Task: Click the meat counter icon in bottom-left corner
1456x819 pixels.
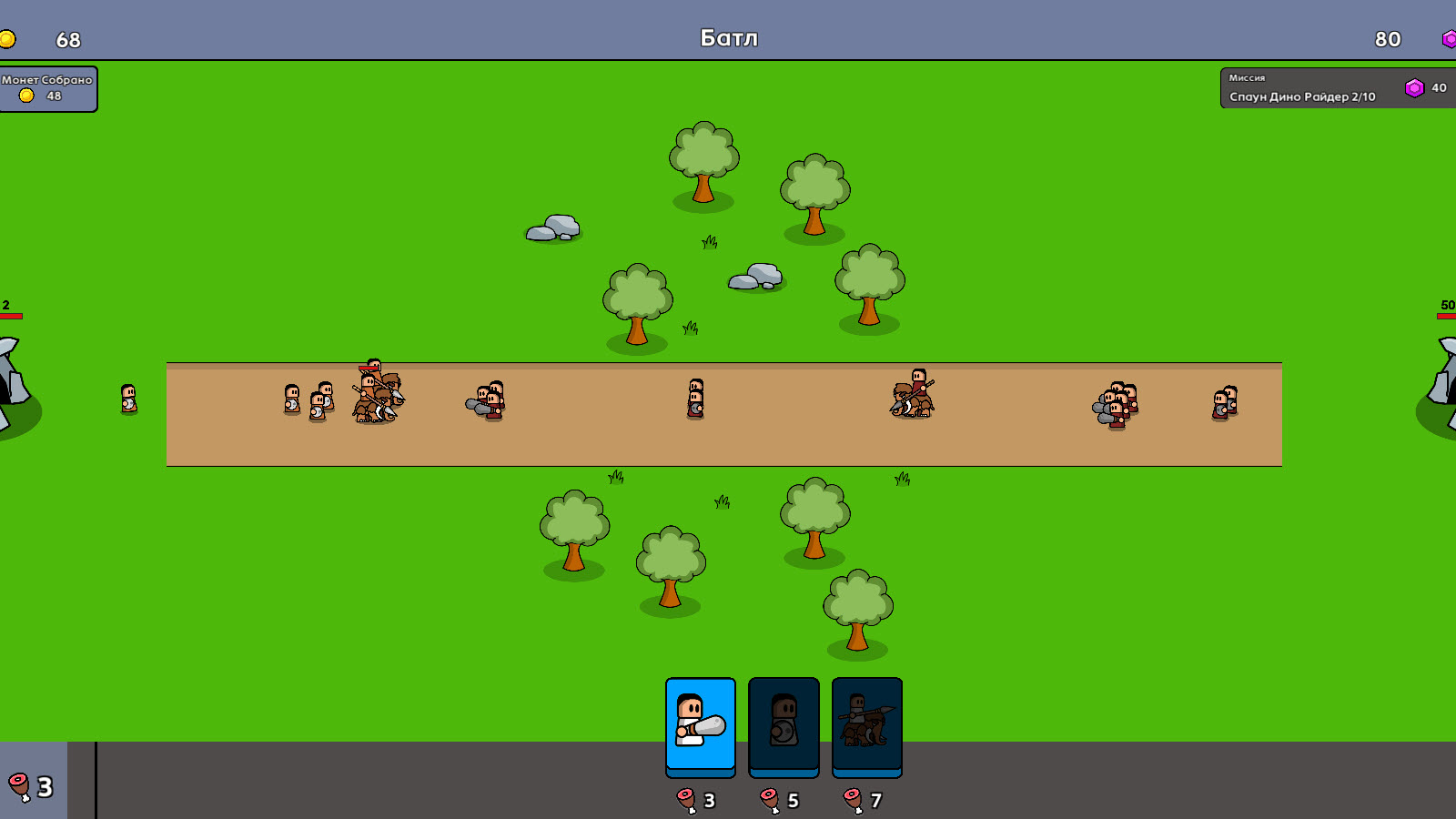Action: click(18, 785)
